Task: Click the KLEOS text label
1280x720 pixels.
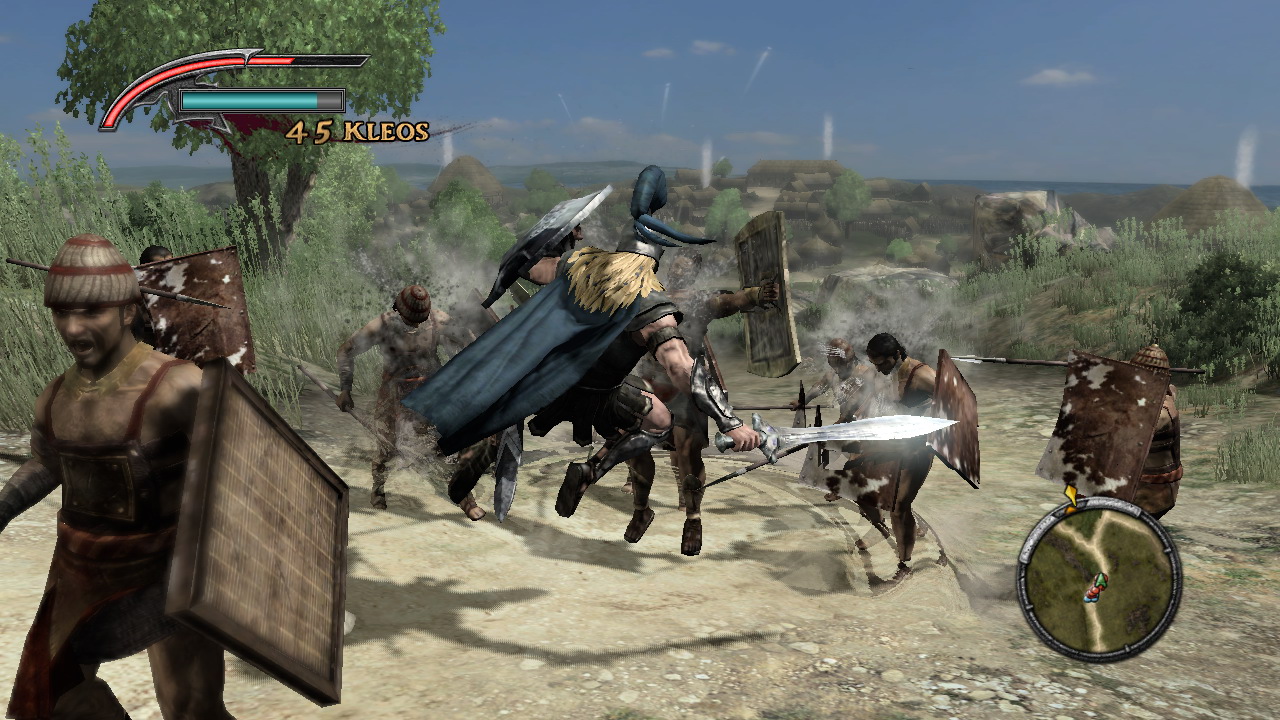Action: (385, 130)
